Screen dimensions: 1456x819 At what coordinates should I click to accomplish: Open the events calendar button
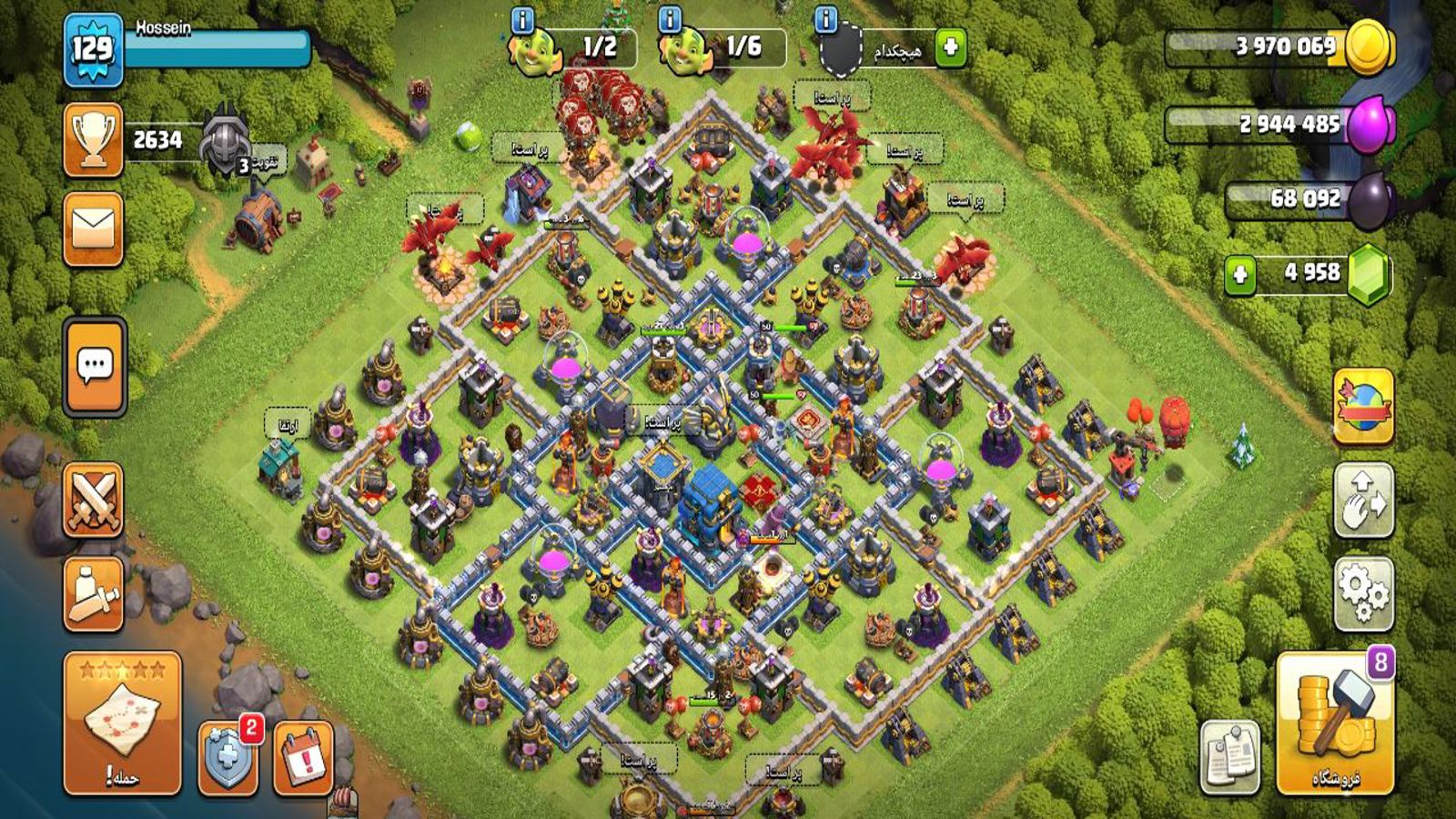[x=303, y=757]
